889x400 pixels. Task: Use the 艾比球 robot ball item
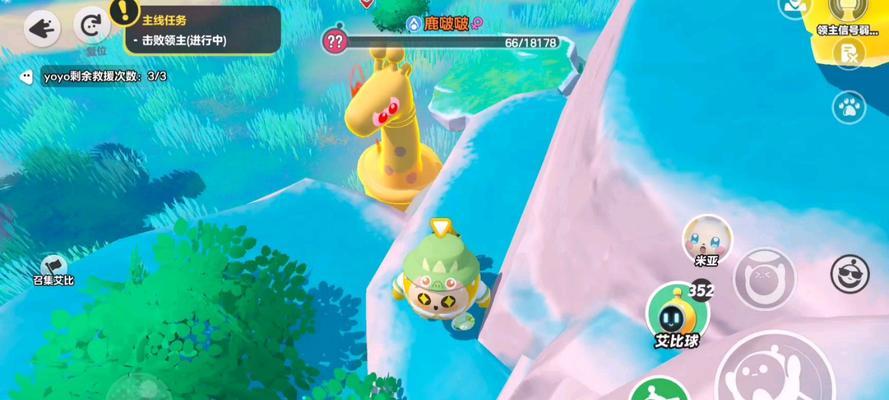point(677,311)
